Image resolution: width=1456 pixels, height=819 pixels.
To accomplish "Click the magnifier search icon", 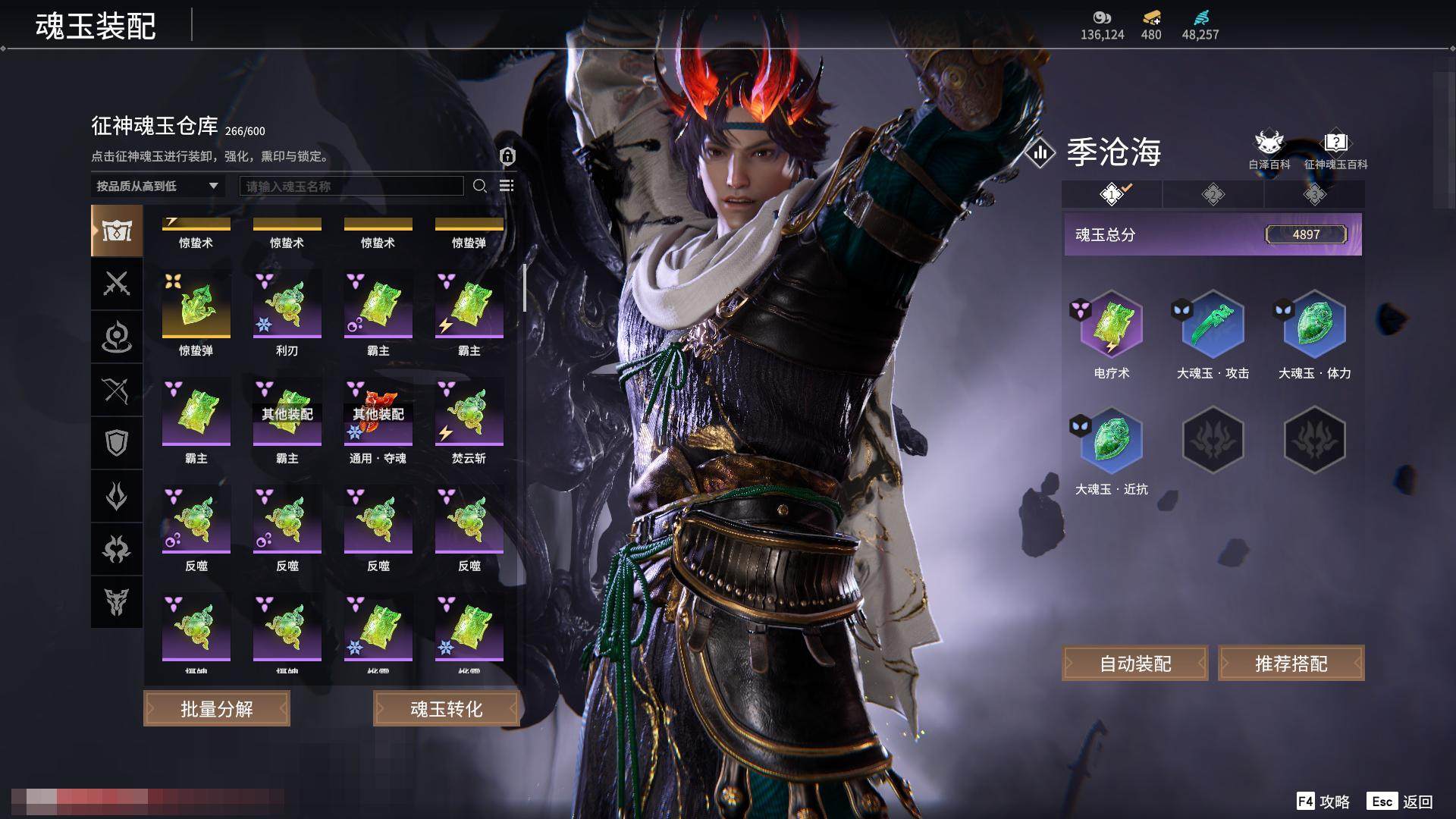I will (x=479, y=186).
